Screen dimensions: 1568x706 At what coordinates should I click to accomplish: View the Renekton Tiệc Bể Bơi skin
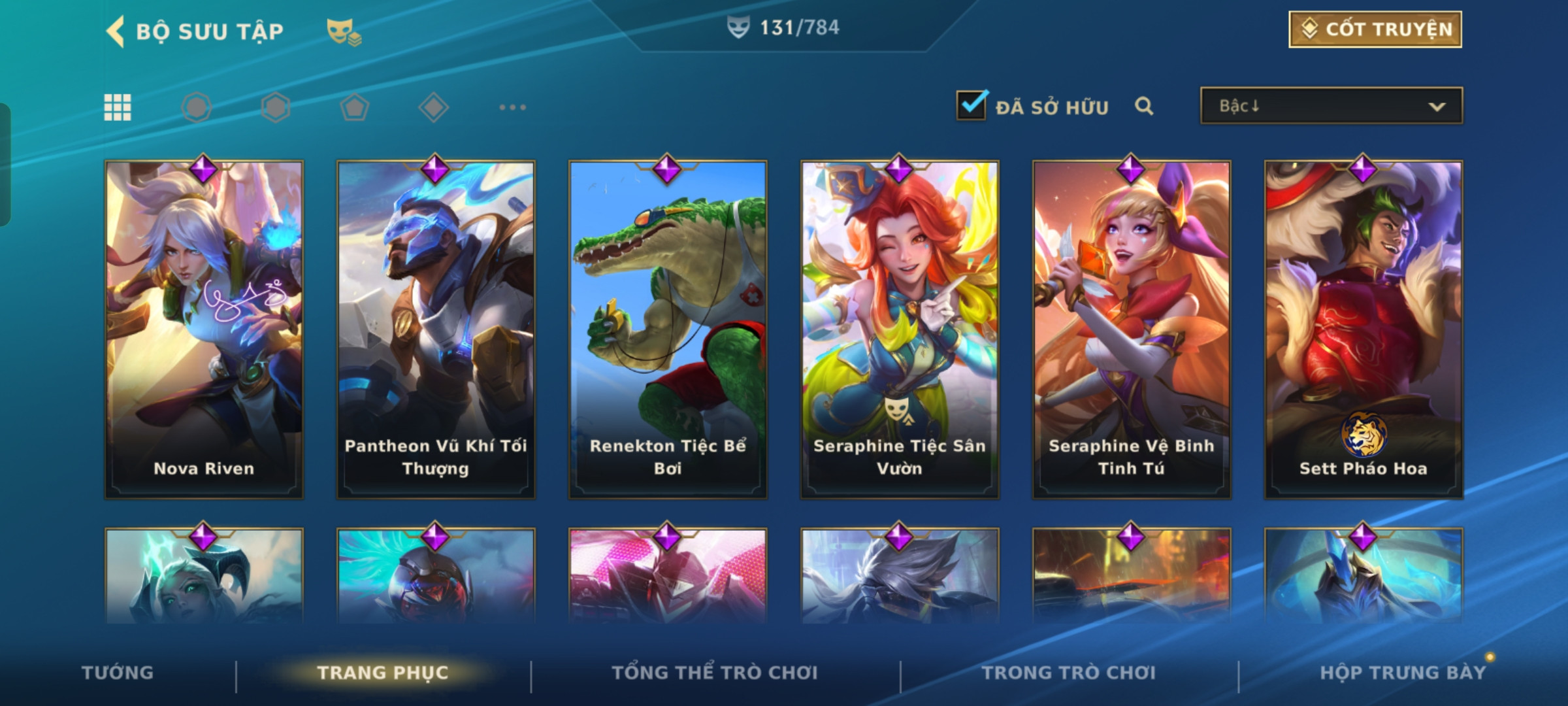point(668,330)
